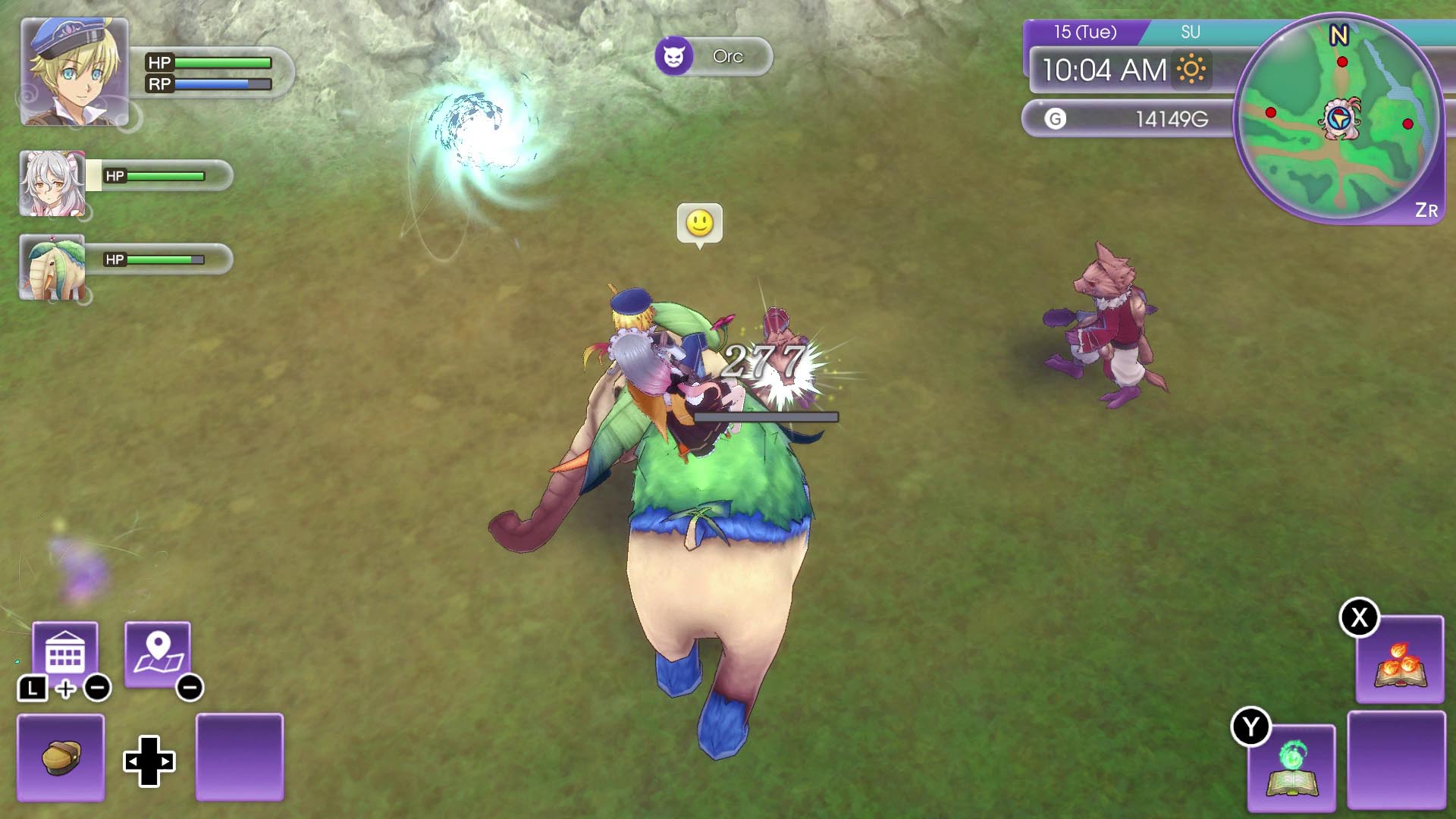Select the blonde hero portrait

(x=74, y=72)
